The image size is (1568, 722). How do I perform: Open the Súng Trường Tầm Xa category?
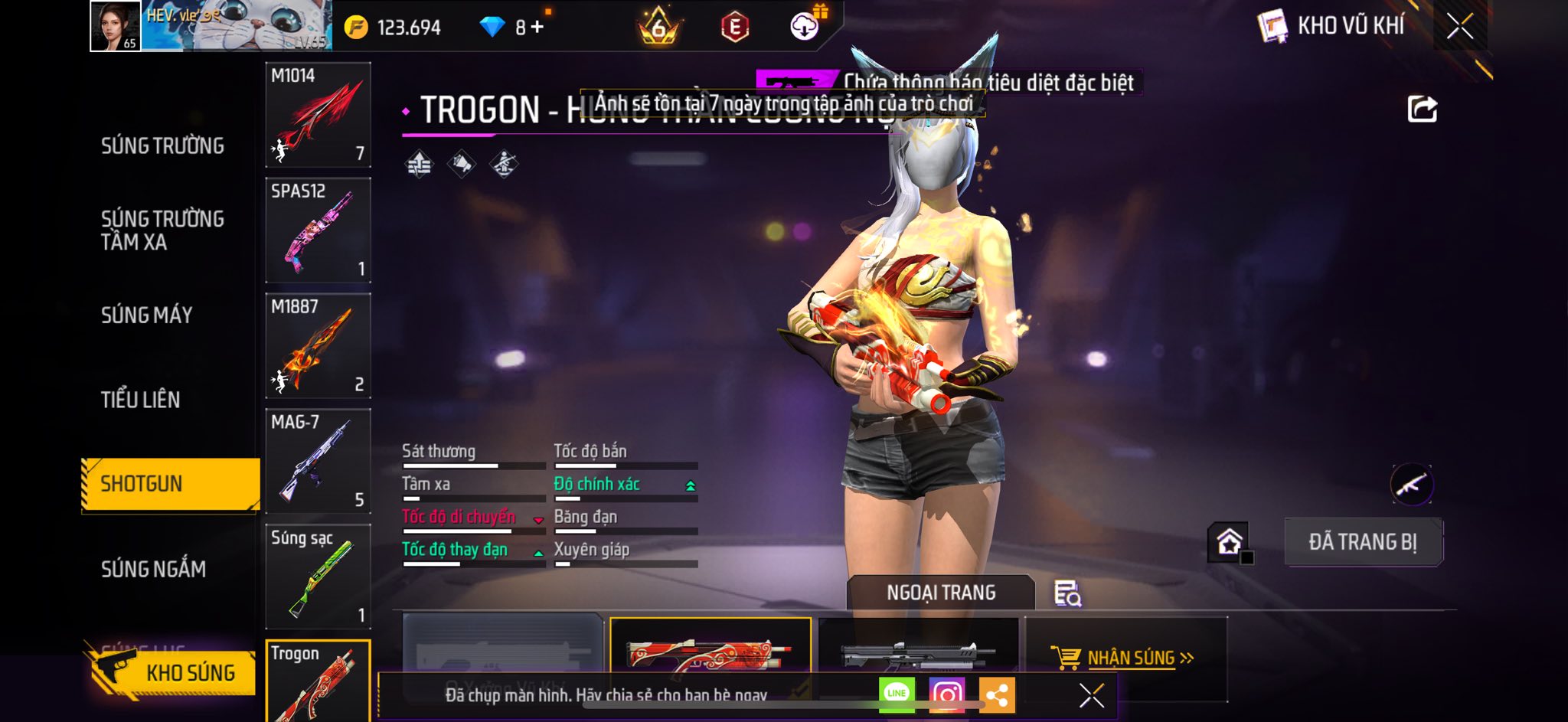pyautogui.click(x=162, y=230)
